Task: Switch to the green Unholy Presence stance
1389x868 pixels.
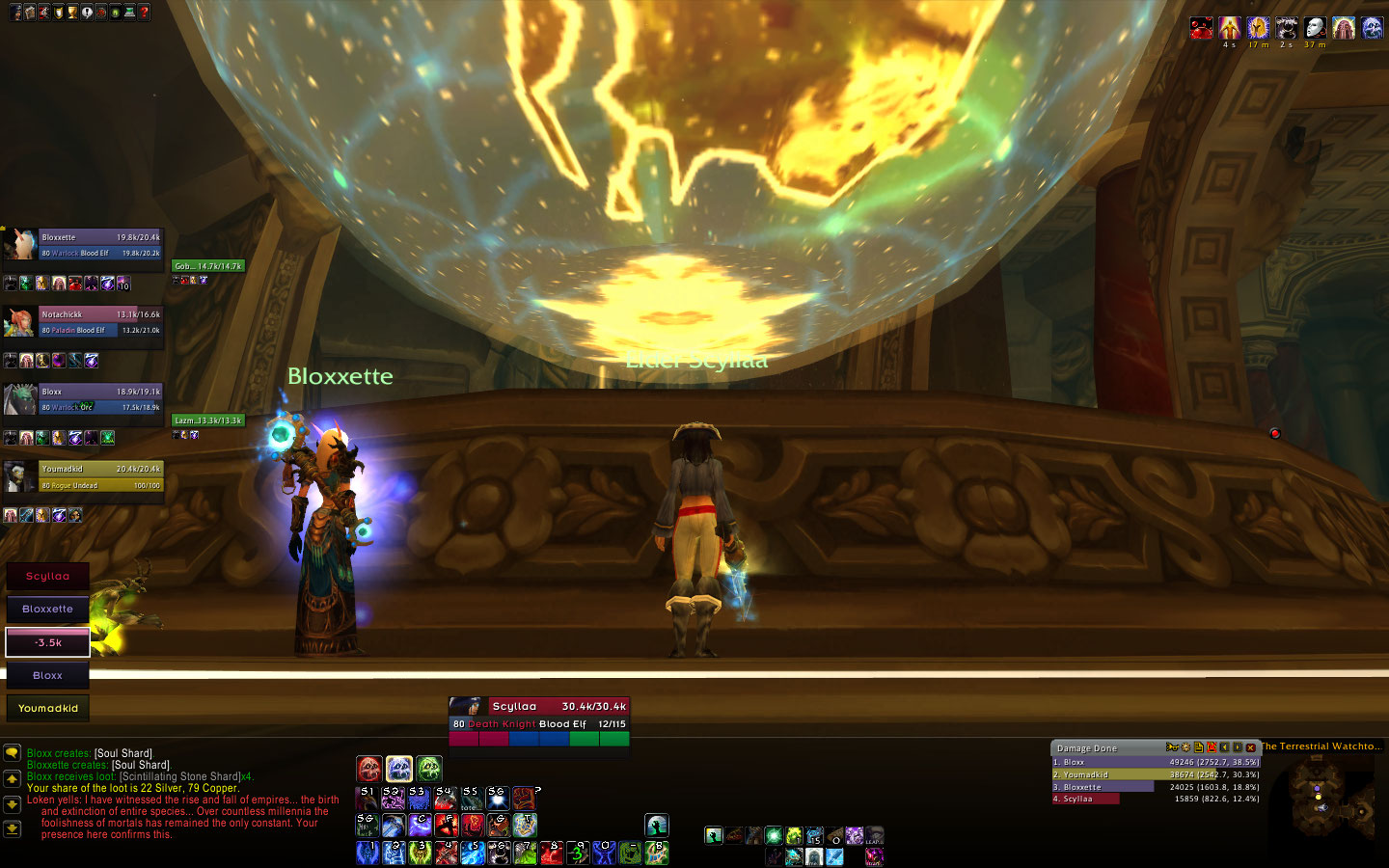Action: (x=429, y=769)
